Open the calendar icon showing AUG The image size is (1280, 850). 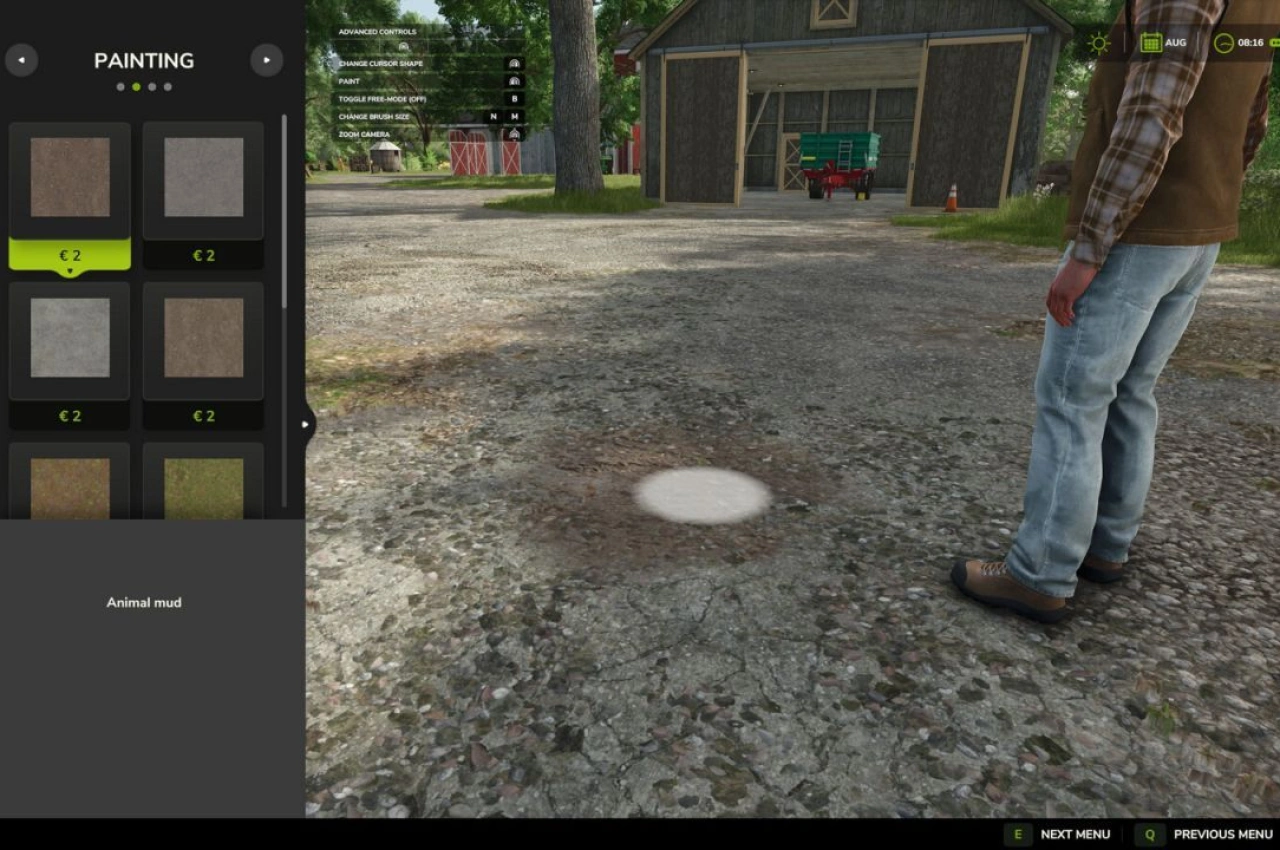(x=1151, y=43)
